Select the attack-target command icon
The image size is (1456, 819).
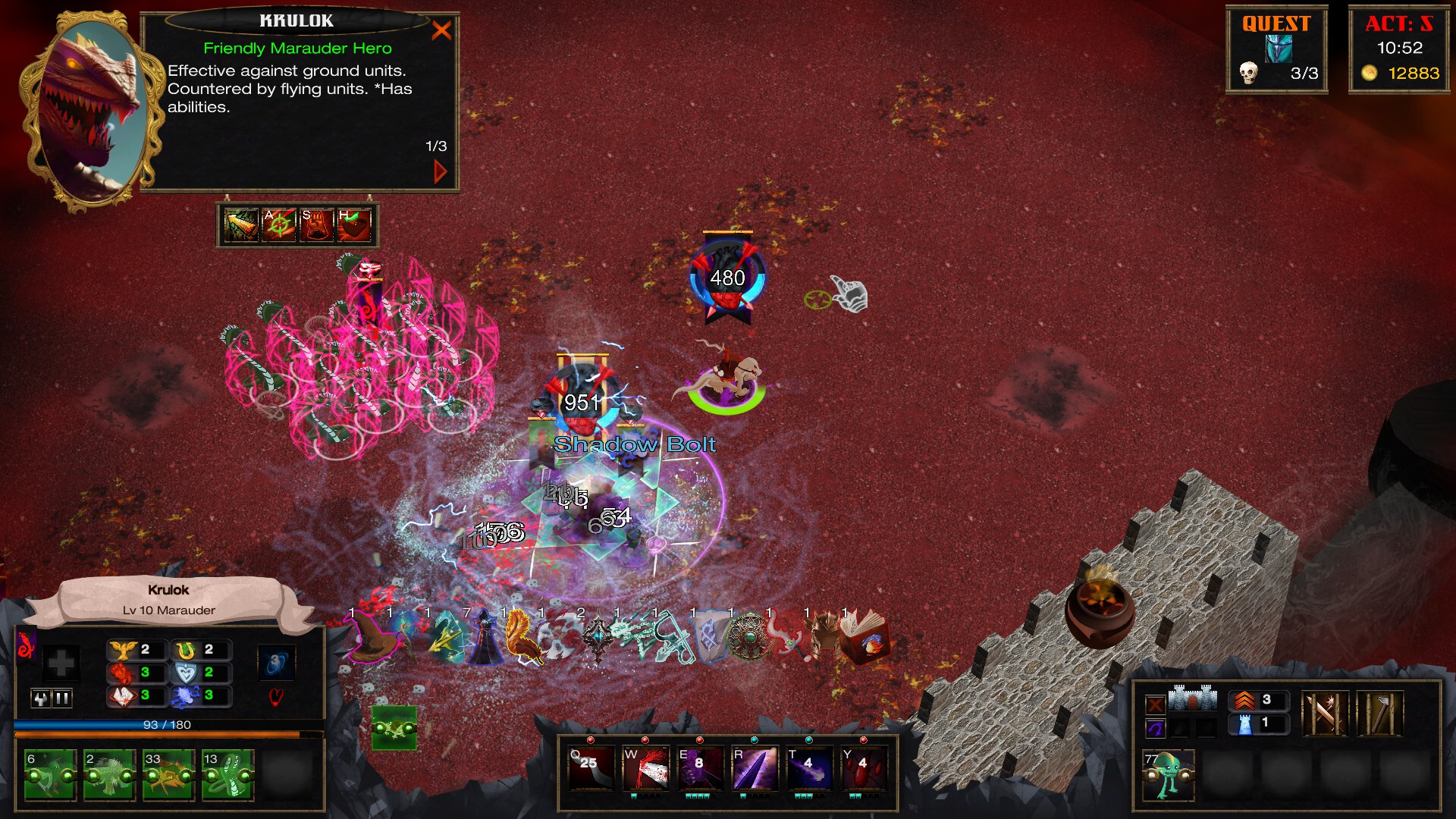tap(278, 225)
